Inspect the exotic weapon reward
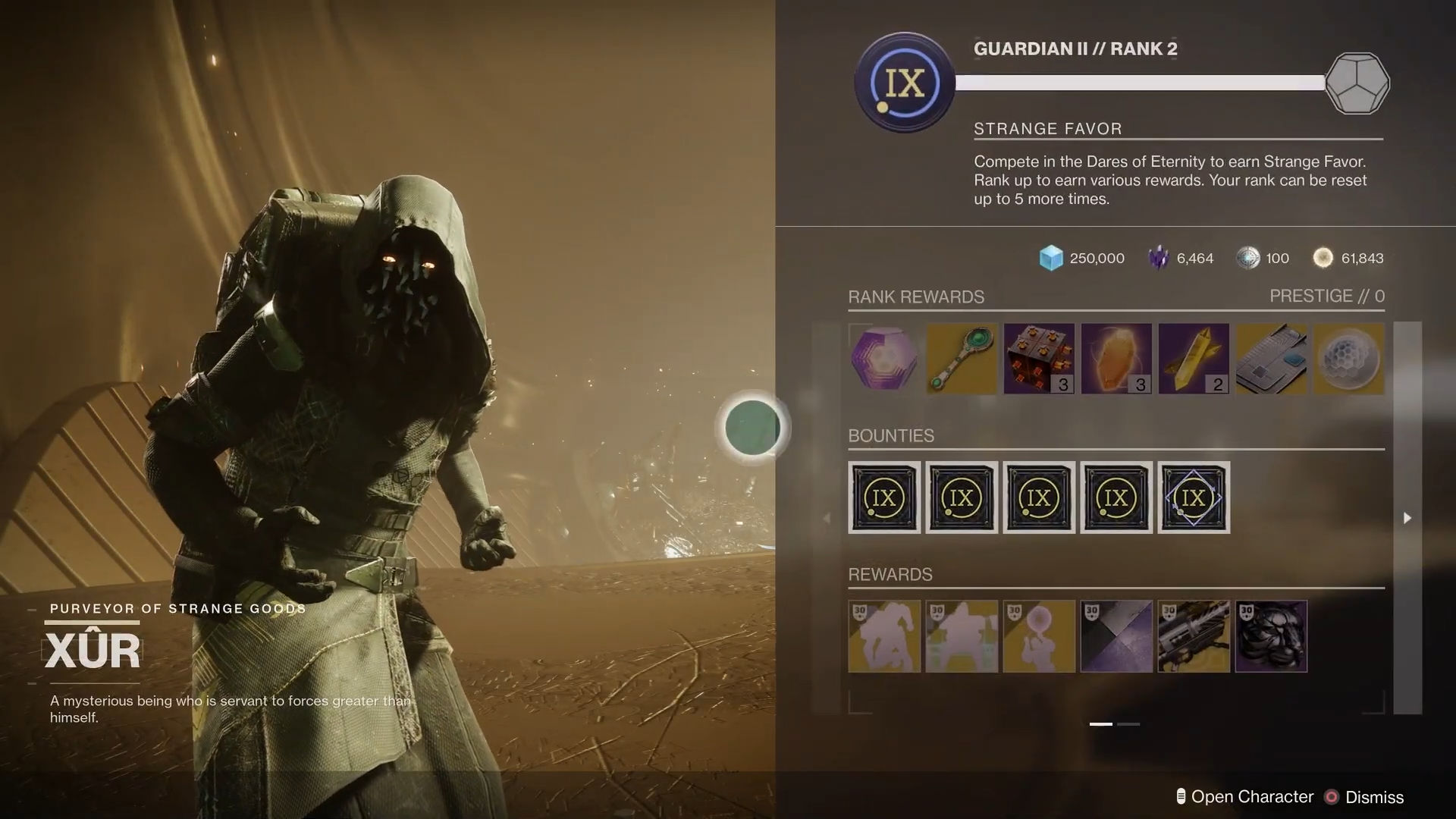1456x819 pixels. click(1194, 636)
